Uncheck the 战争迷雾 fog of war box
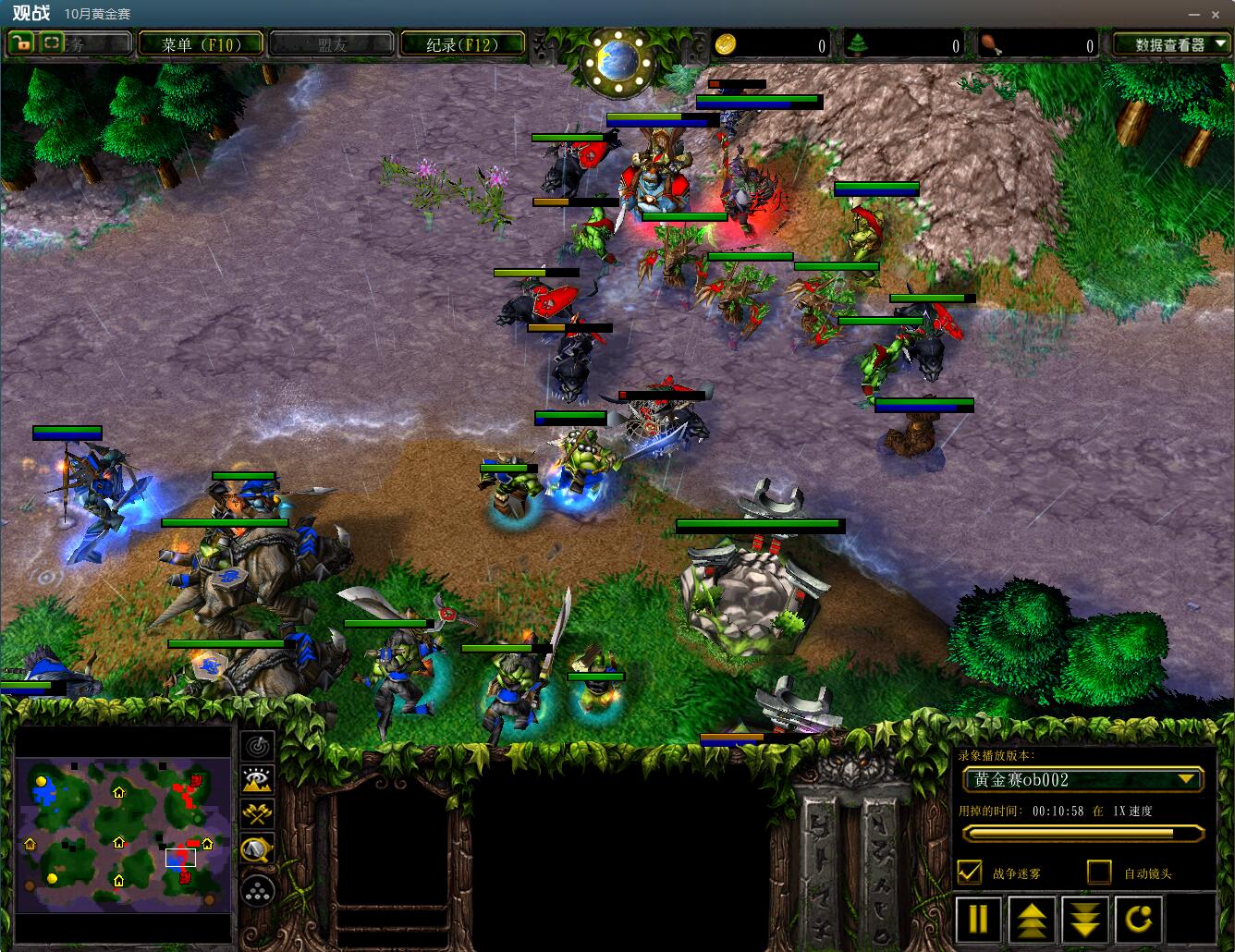This screenshot has width=1235, height=952. [970, 872]
